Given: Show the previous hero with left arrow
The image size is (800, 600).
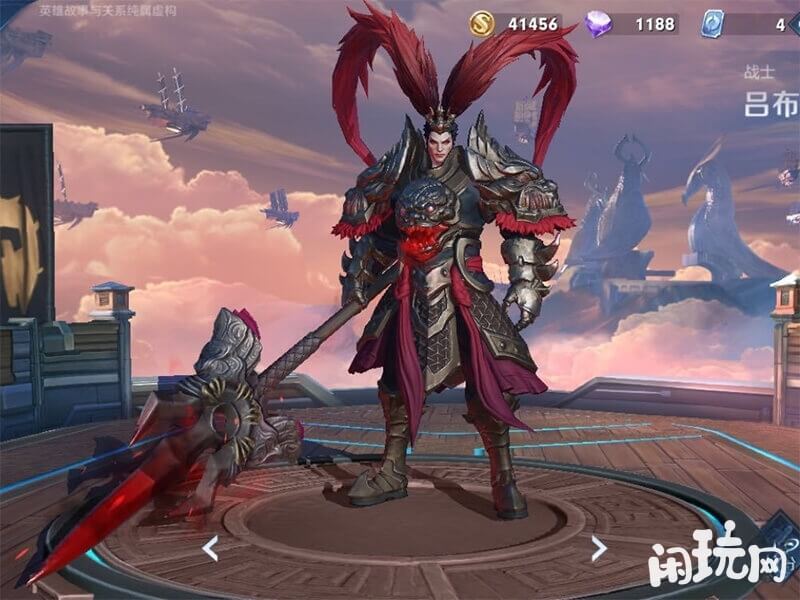Looking at the screenshot, I should click(210, 547).
